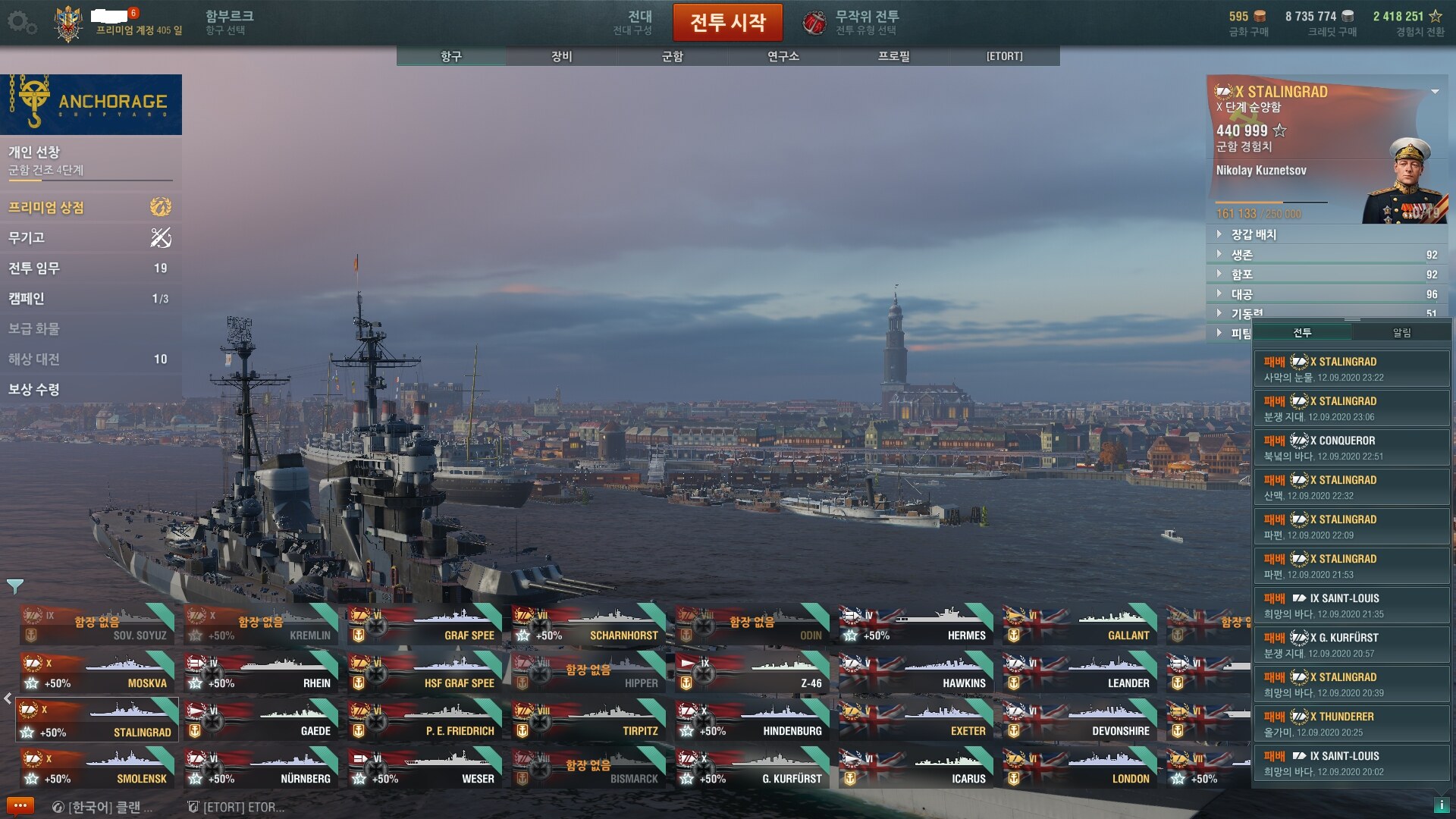Open the [ETORT] clan tab

click(x=1004, y=56)
